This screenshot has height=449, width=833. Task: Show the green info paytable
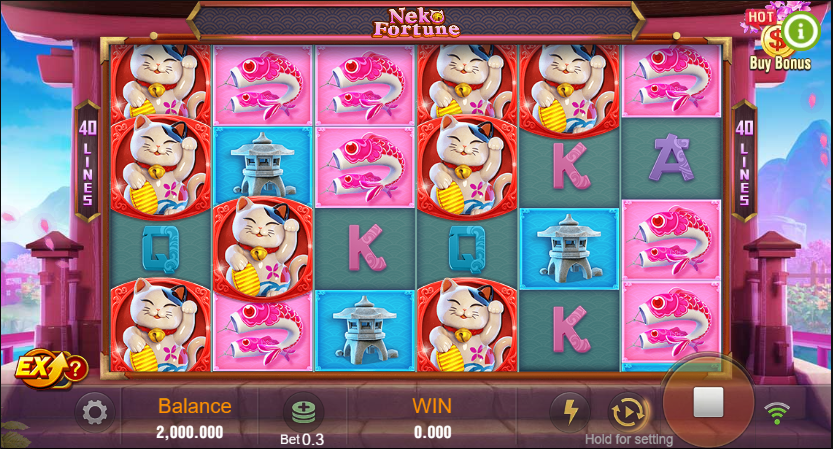801,30
